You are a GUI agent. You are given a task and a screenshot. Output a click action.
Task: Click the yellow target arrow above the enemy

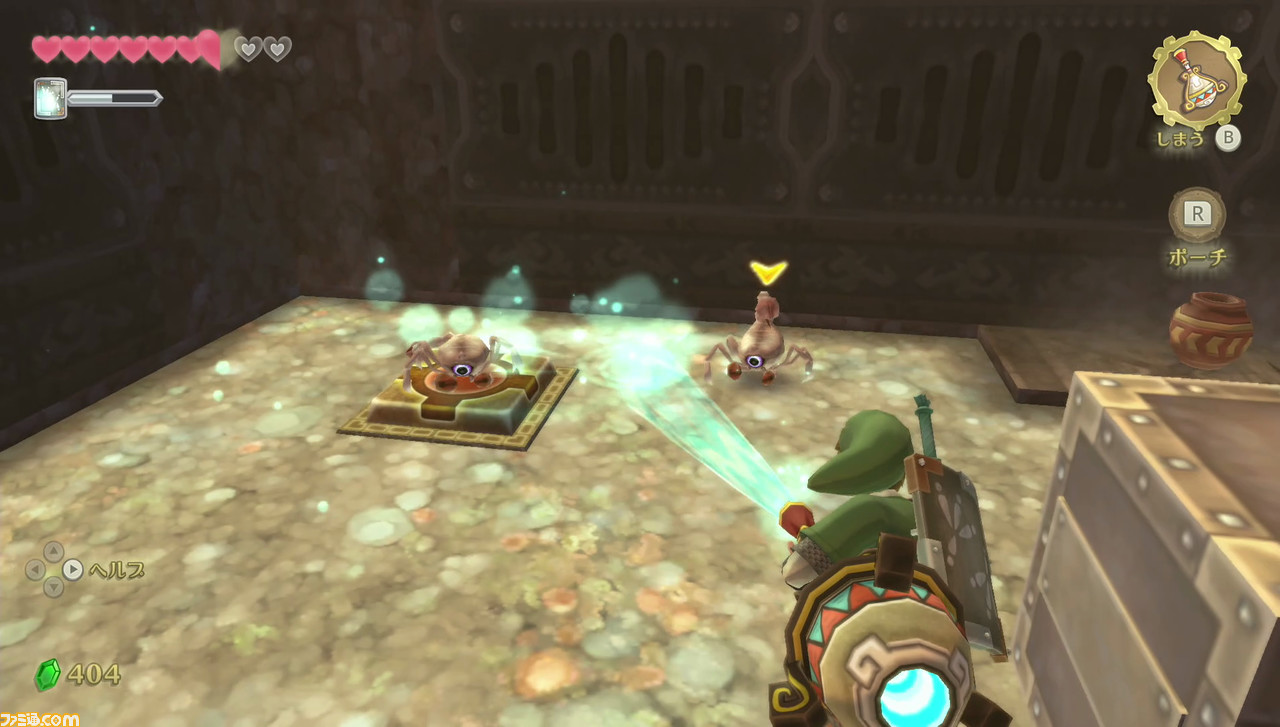(766, 270)
